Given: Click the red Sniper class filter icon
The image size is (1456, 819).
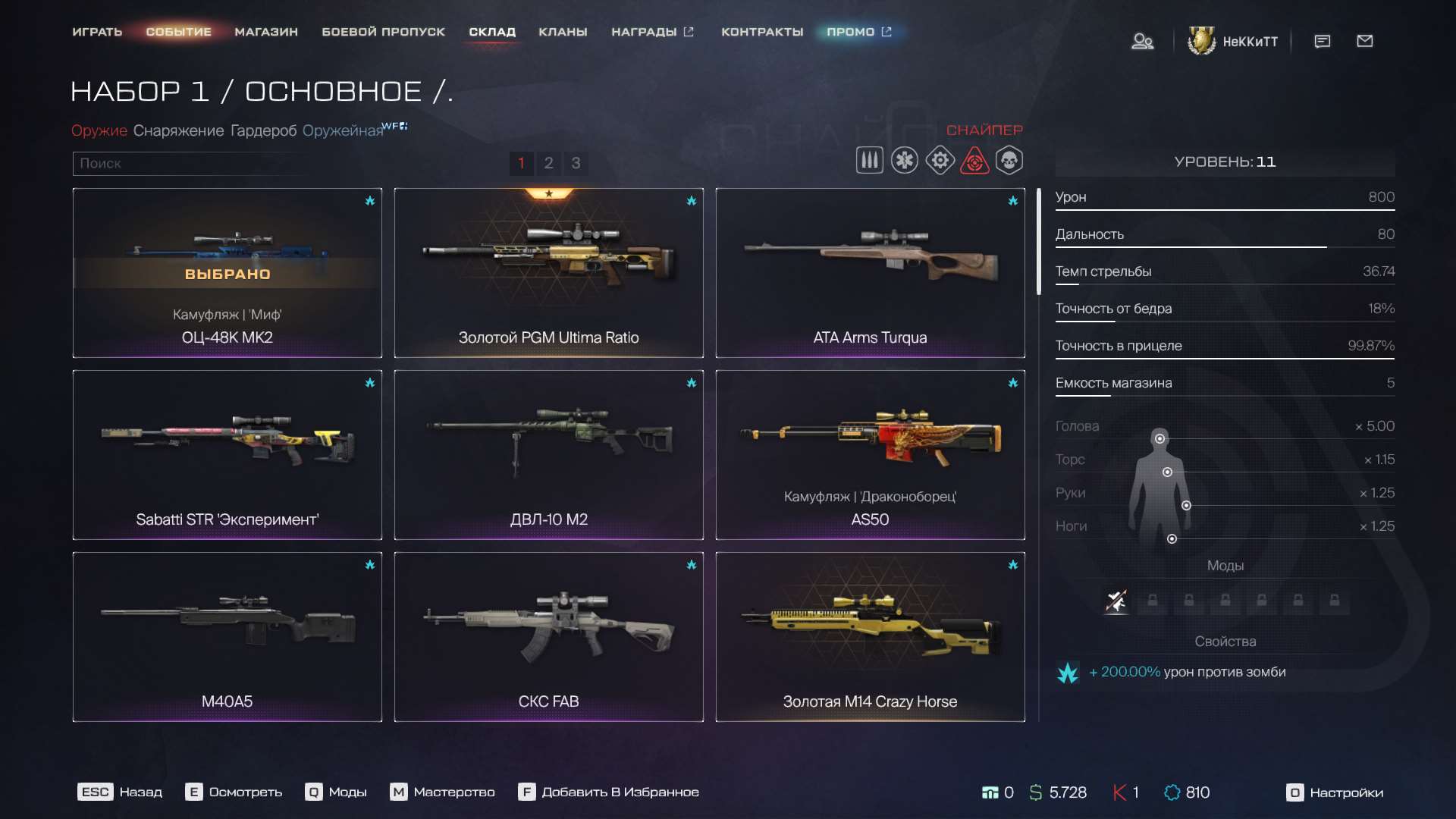Looking at the screenshot, I should pyautogui.click(x=975, y=160).
